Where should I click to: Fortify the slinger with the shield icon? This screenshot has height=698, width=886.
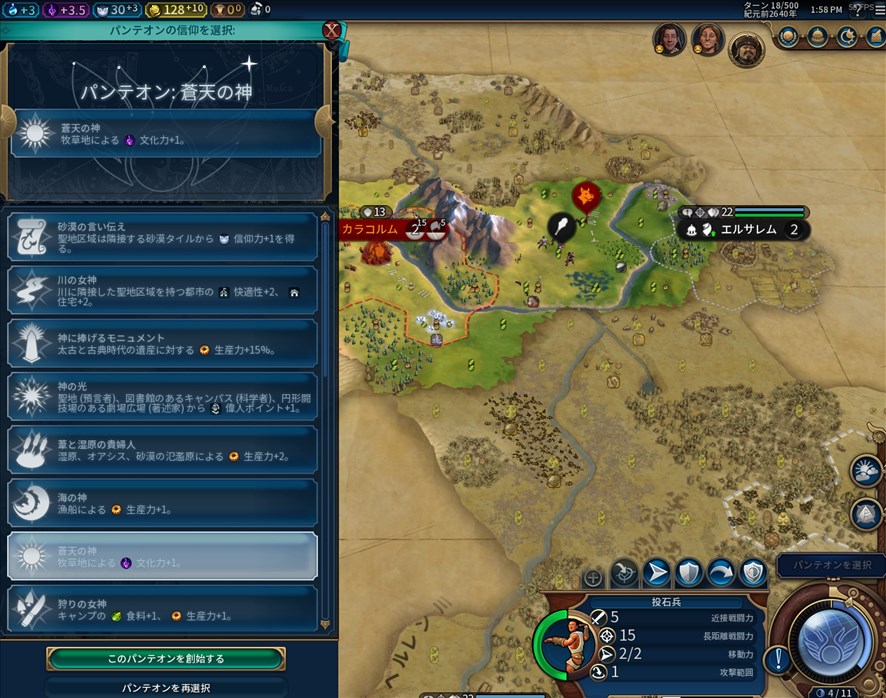688,573
